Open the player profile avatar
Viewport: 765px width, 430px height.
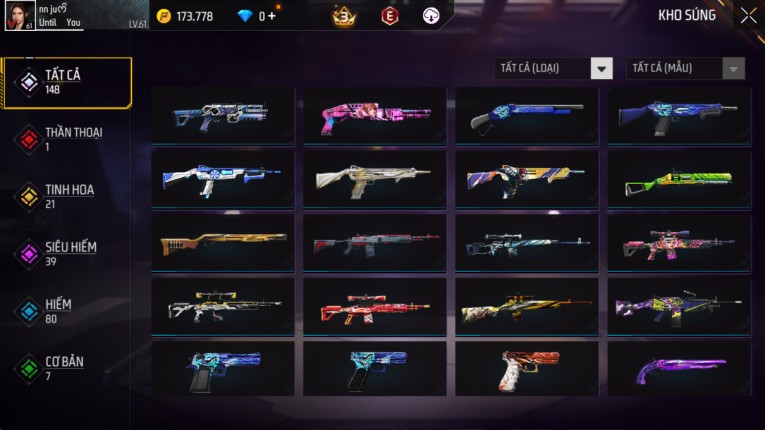(x=20, y=16)
